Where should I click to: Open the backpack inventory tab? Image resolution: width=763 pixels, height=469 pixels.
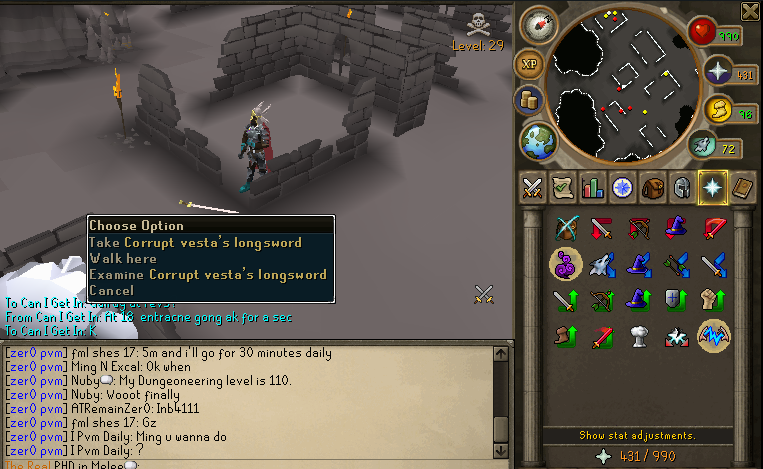pyautogui.click(x=653, y=187)
